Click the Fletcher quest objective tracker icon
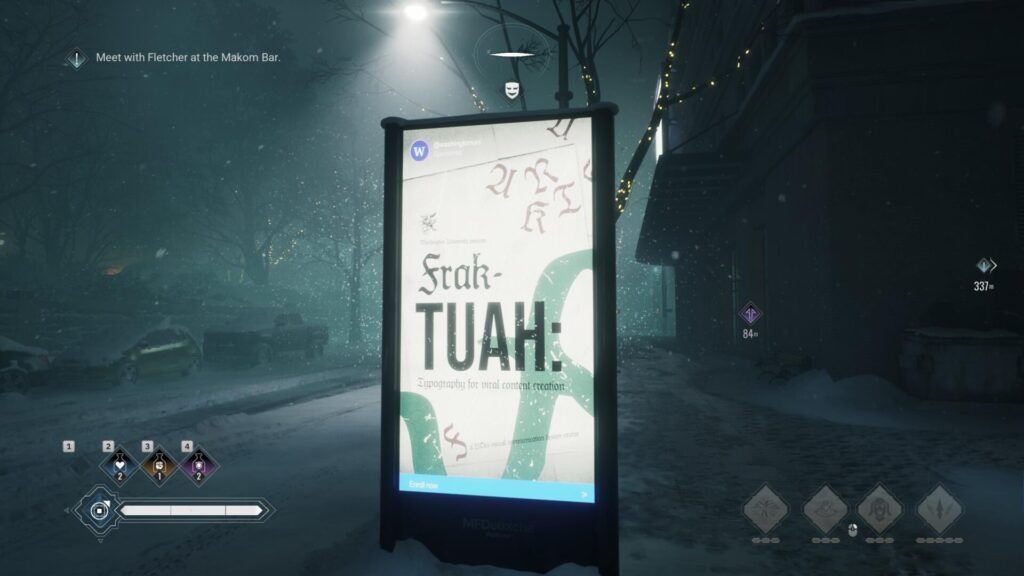Screen dimensions: 1024x576 (x=77, y=58)
